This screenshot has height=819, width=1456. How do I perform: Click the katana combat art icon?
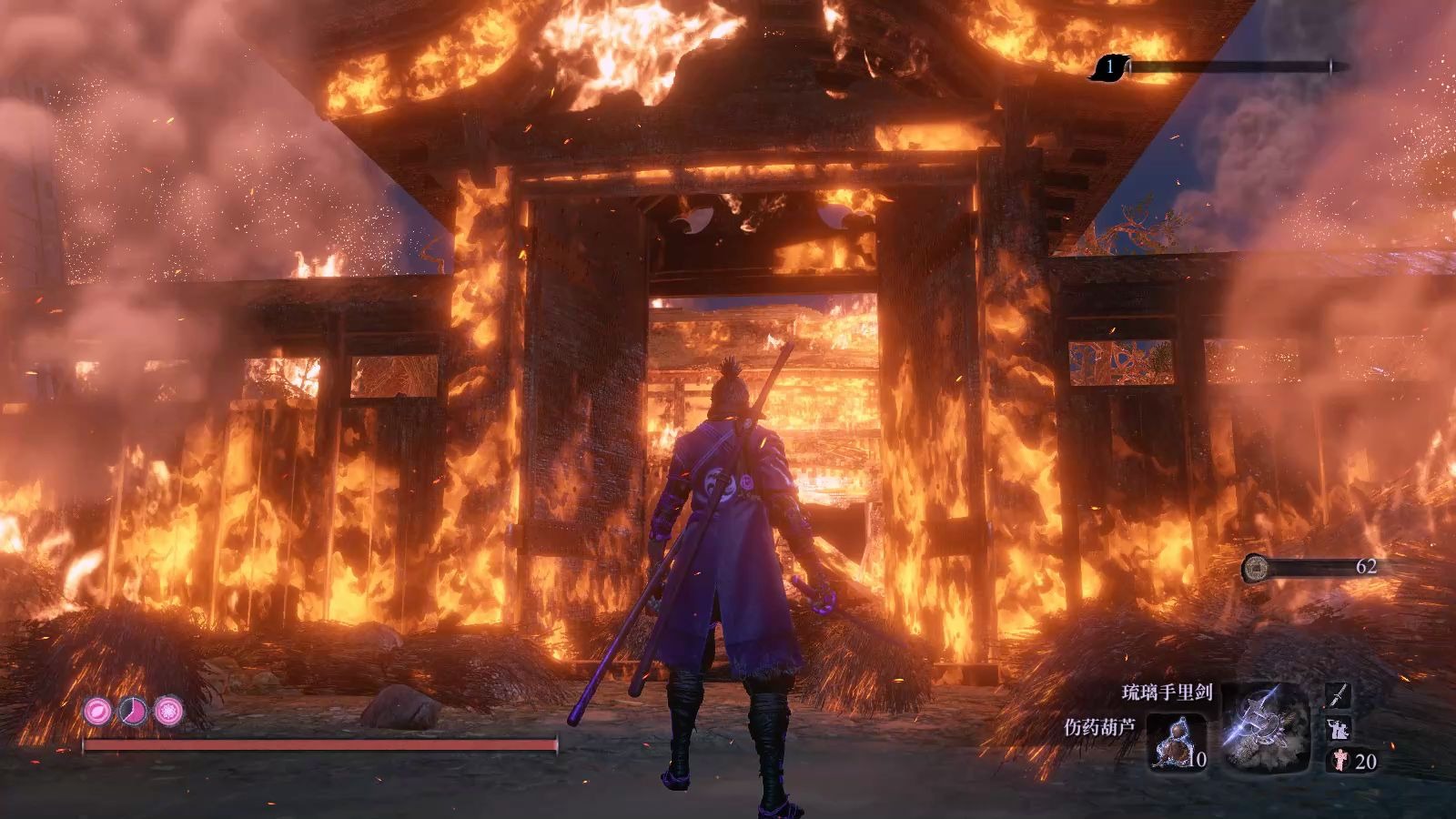click(1338, 696)
